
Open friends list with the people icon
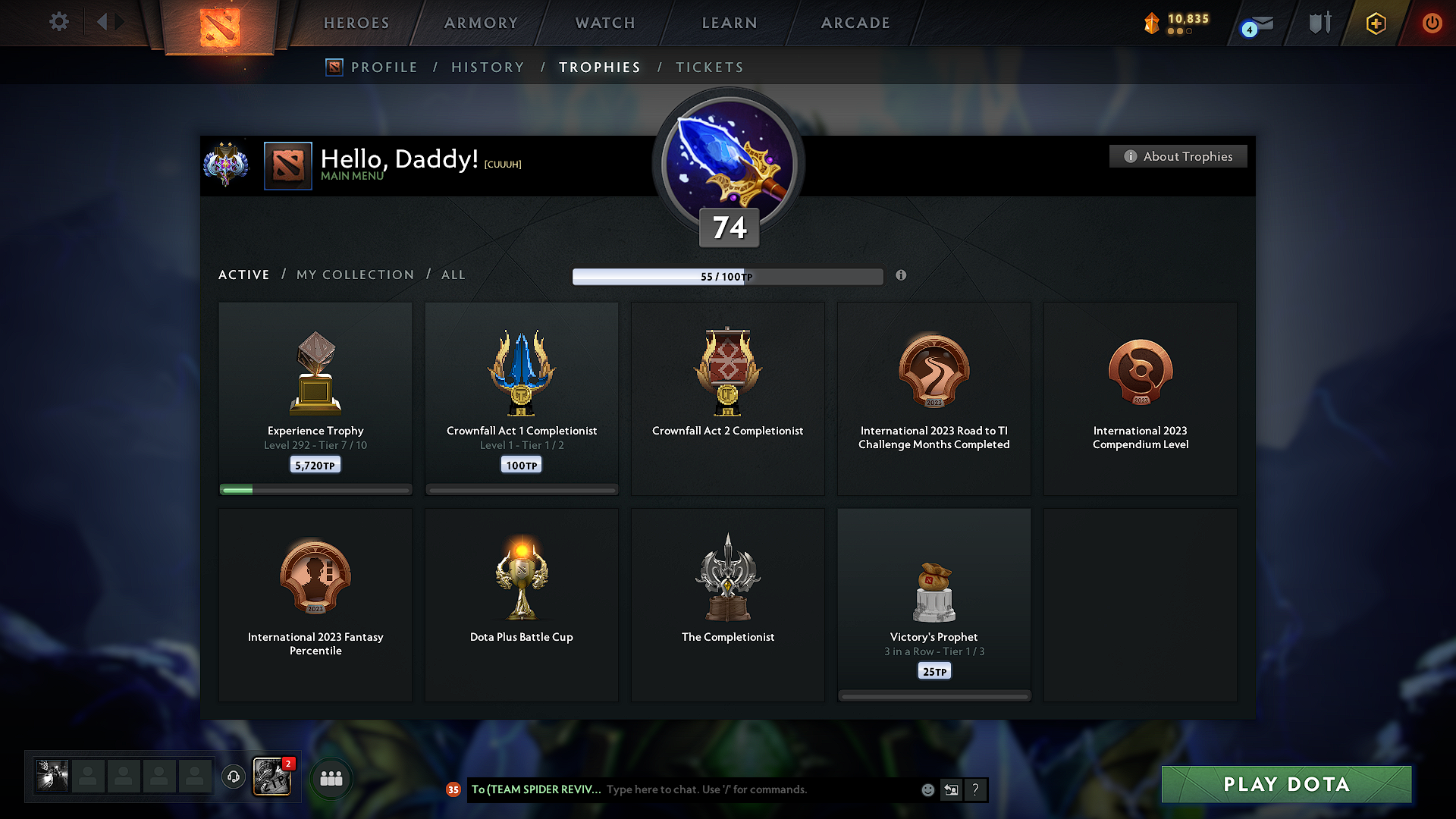331,777
